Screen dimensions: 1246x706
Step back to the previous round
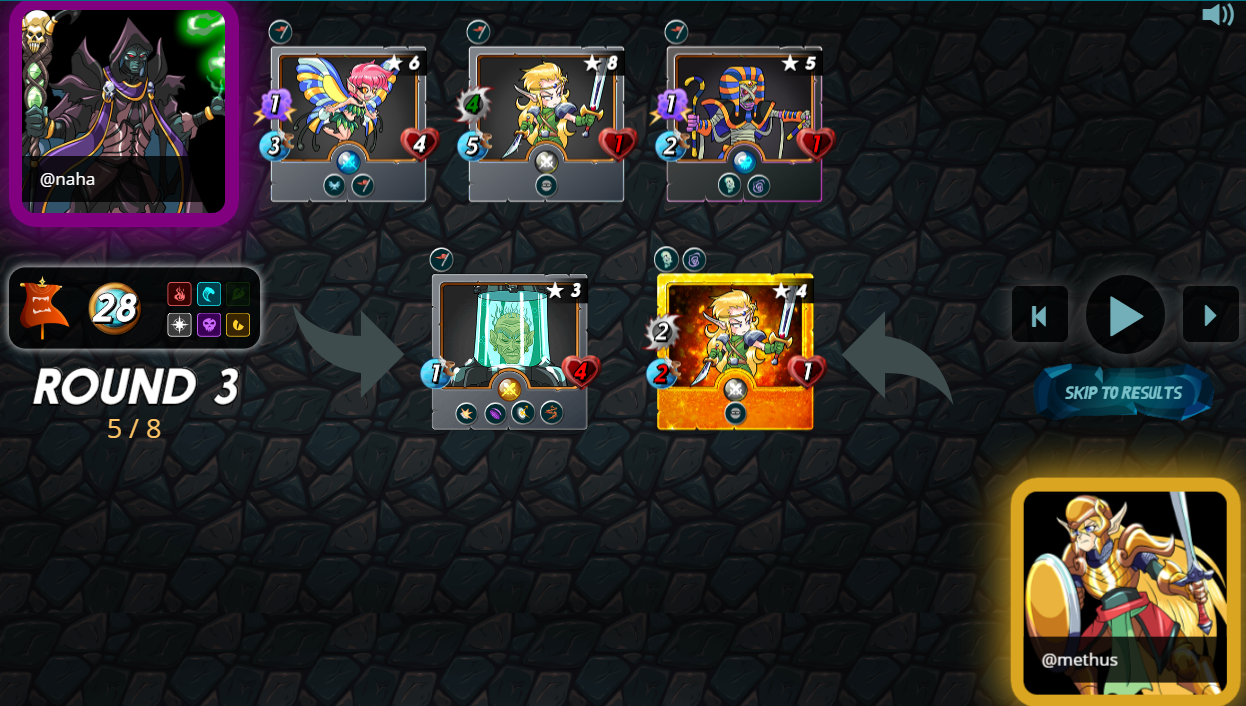click(1039, 315)
